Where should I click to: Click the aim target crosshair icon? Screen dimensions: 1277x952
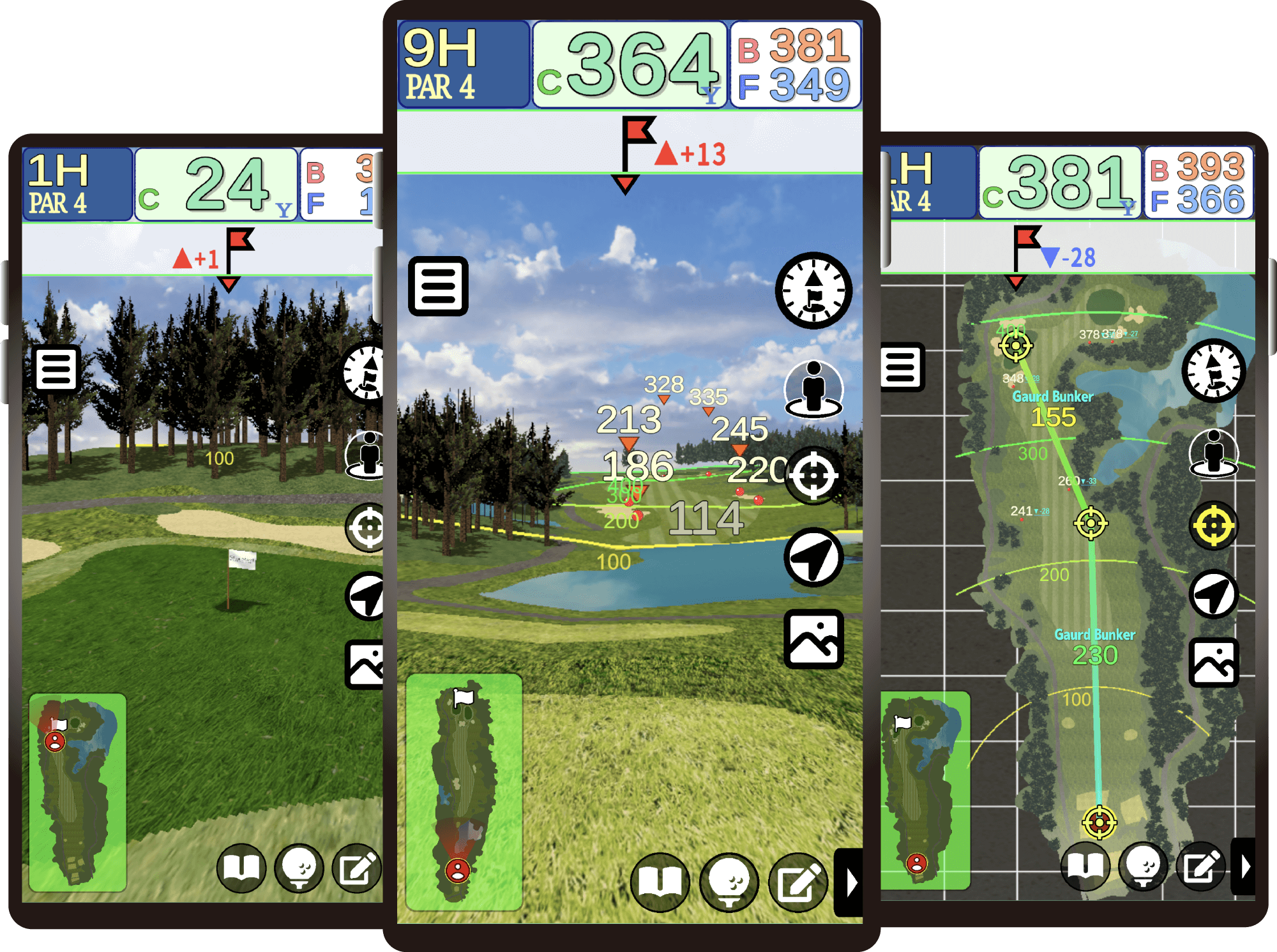813,476
